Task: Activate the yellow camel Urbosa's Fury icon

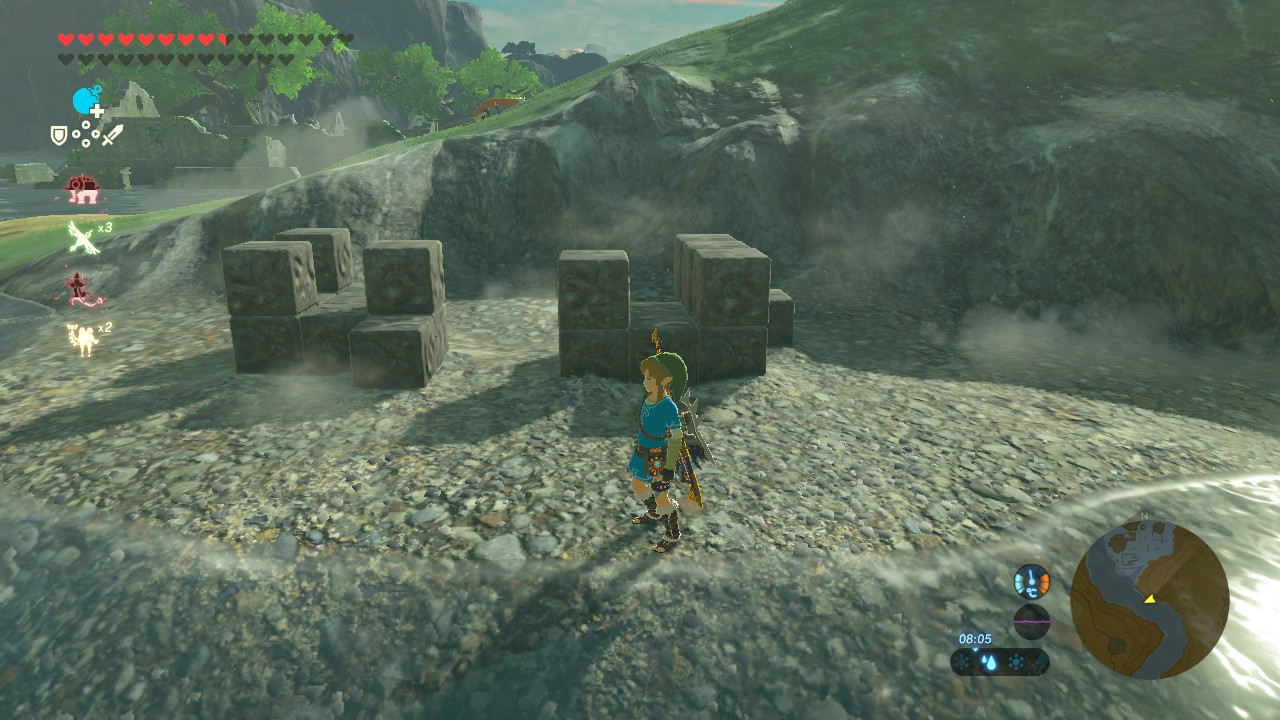Action: [x=82, y=339]
